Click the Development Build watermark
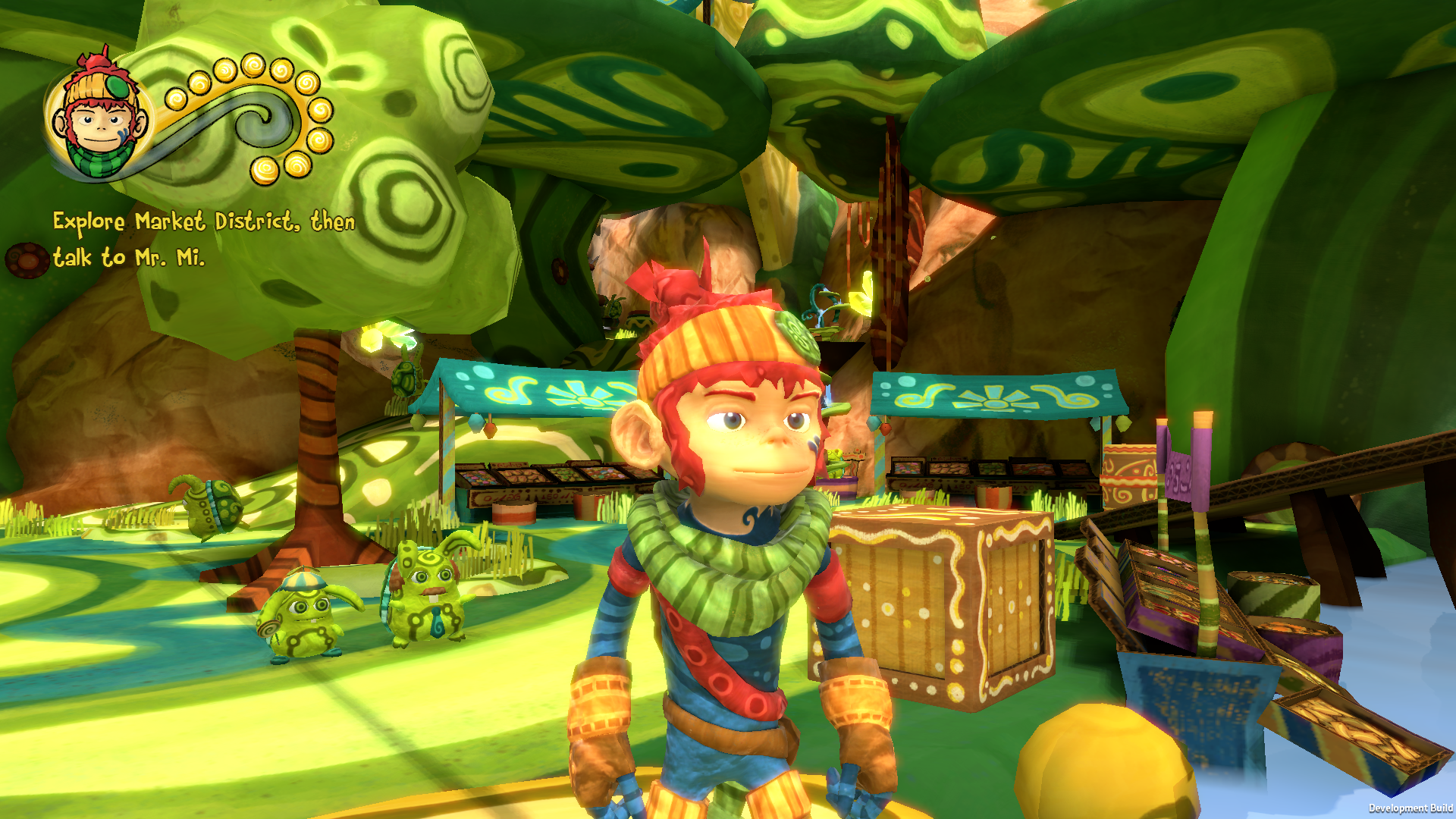1456x819 pixels. click(1412, 810)
